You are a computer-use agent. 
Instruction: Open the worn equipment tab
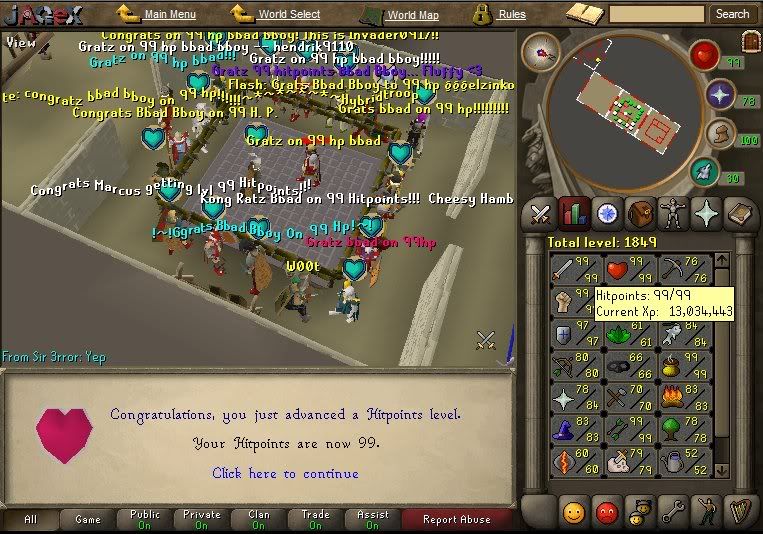tap(673, 213)
